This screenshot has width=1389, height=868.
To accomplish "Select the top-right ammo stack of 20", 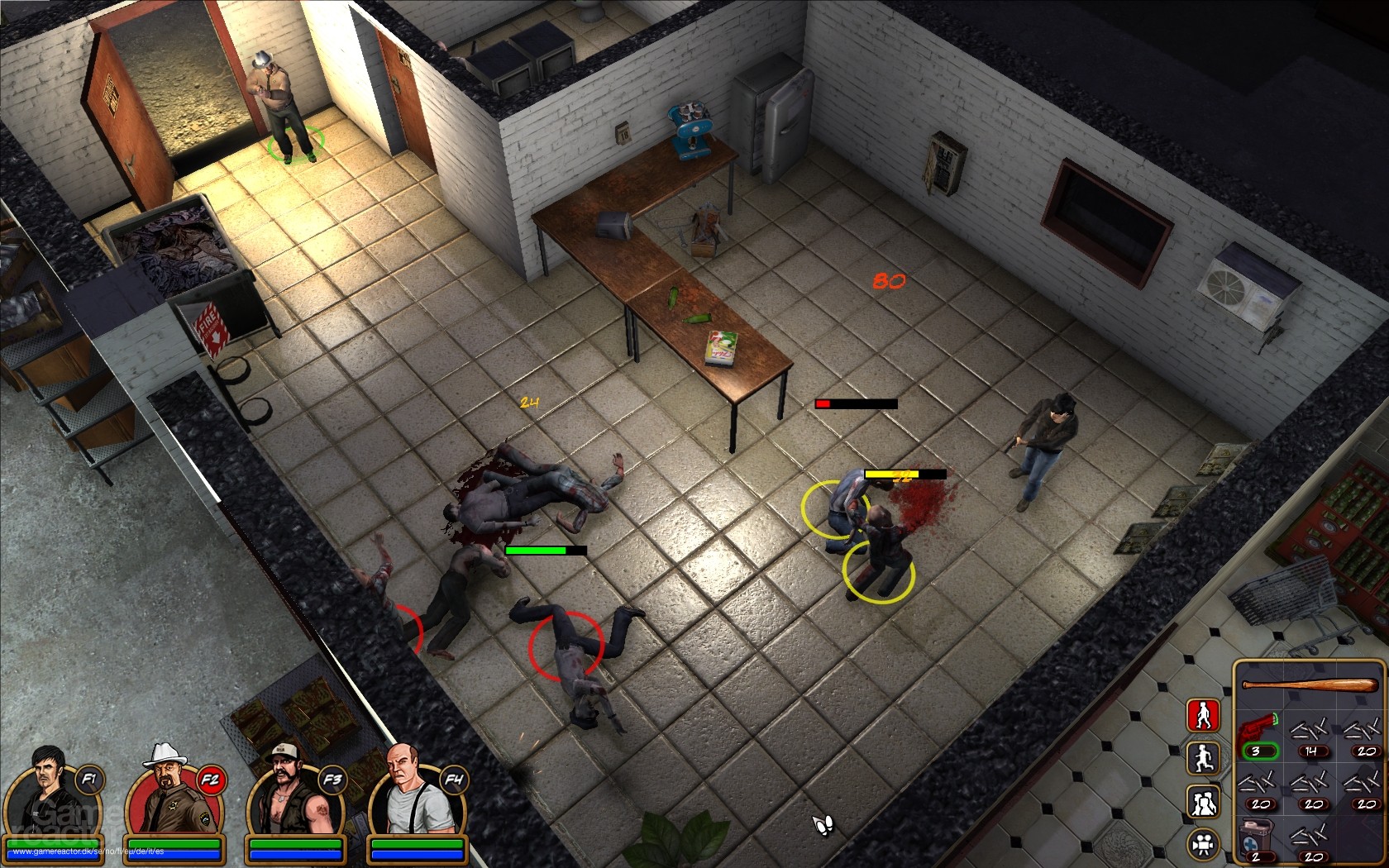I will (1363, 732).
